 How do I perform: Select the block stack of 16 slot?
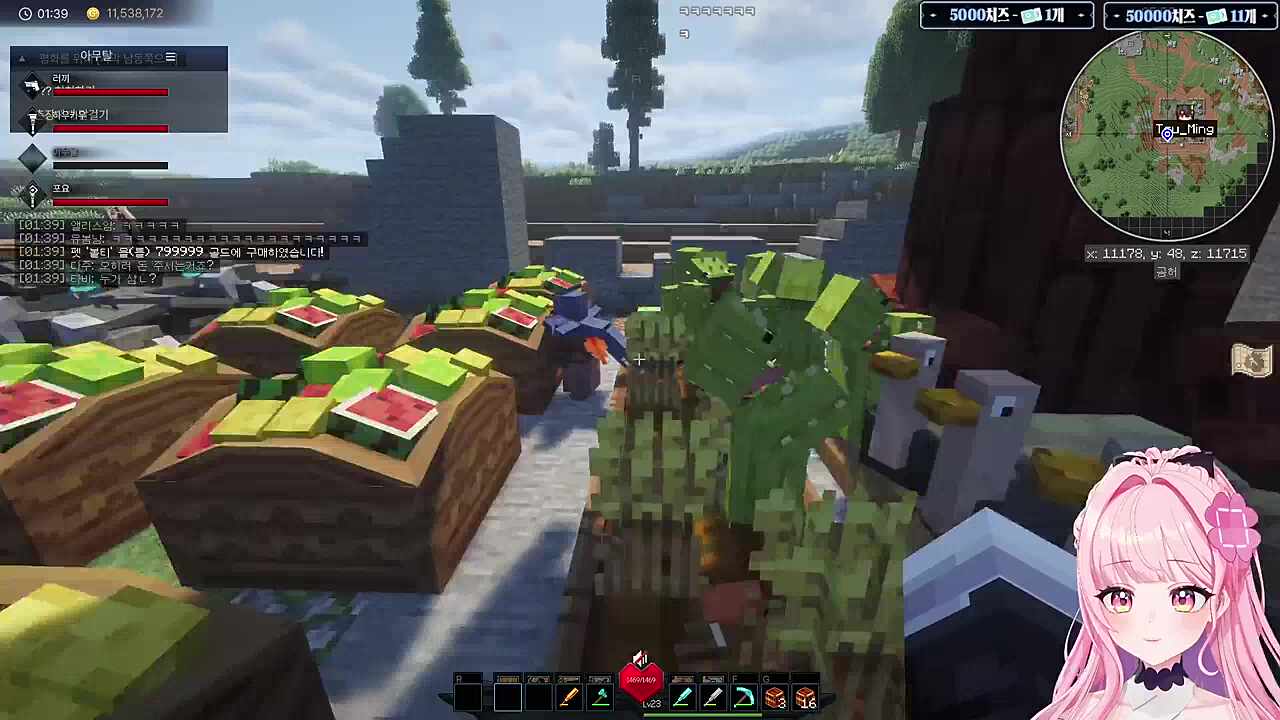(806, 697)
